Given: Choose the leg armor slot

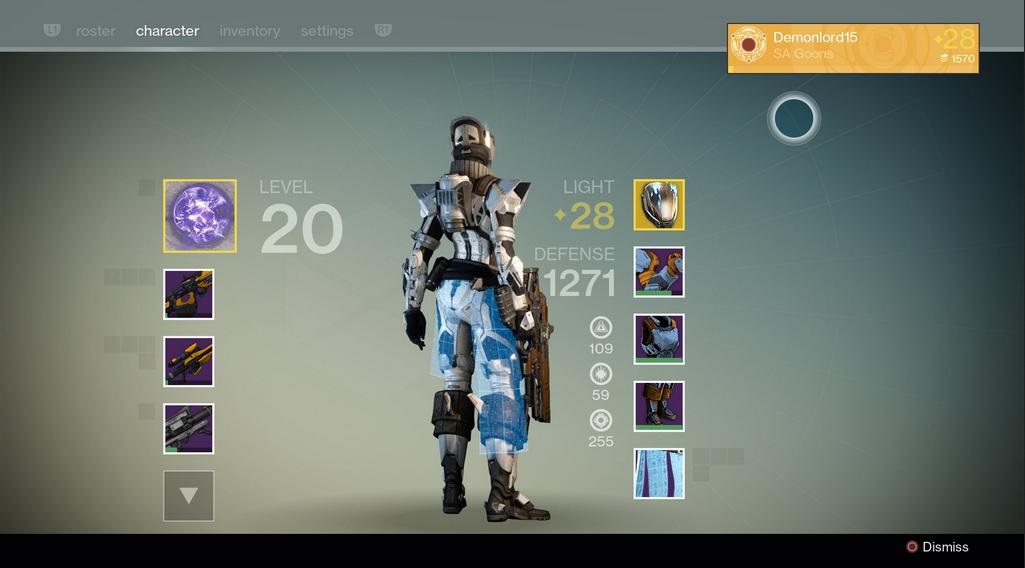Looking at the screenshot, I should coord(659,406).
